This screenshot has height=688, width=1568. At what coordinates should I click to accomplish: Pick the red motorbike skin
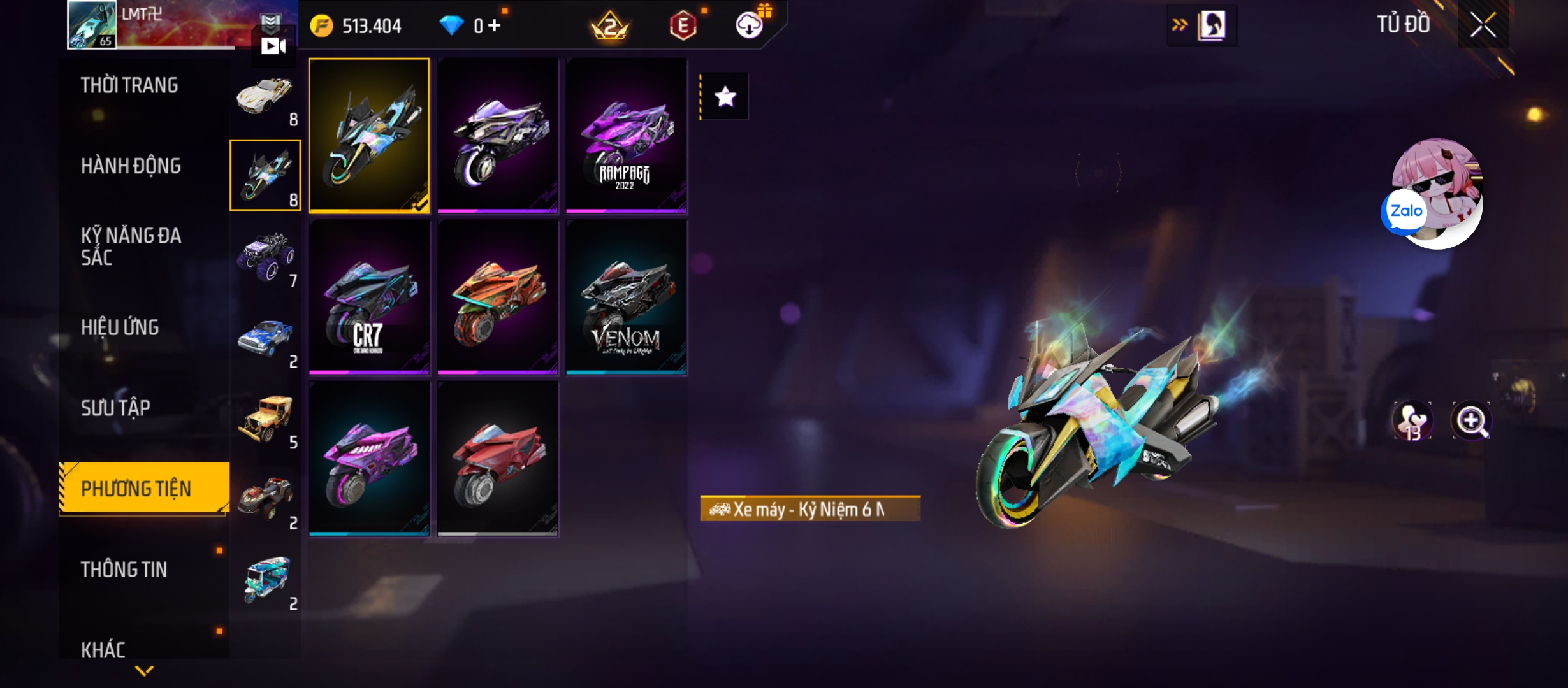498,459
